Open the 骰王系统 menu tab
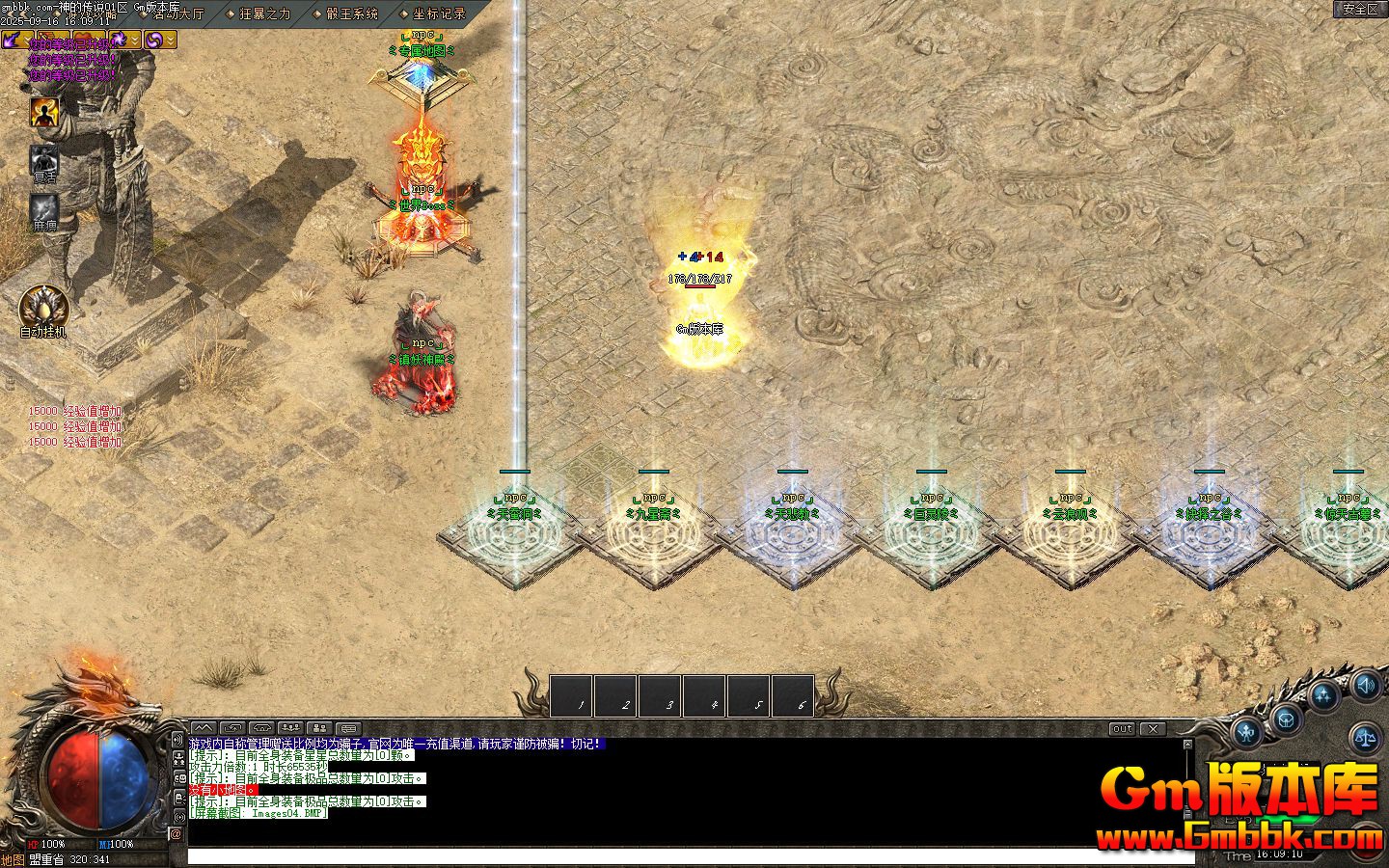 [x=351, y=14]
